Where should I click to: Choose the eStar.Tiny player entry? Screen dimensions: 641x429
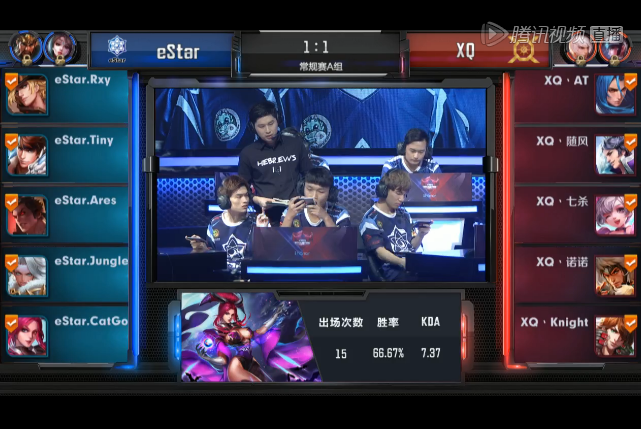(66, 155)
